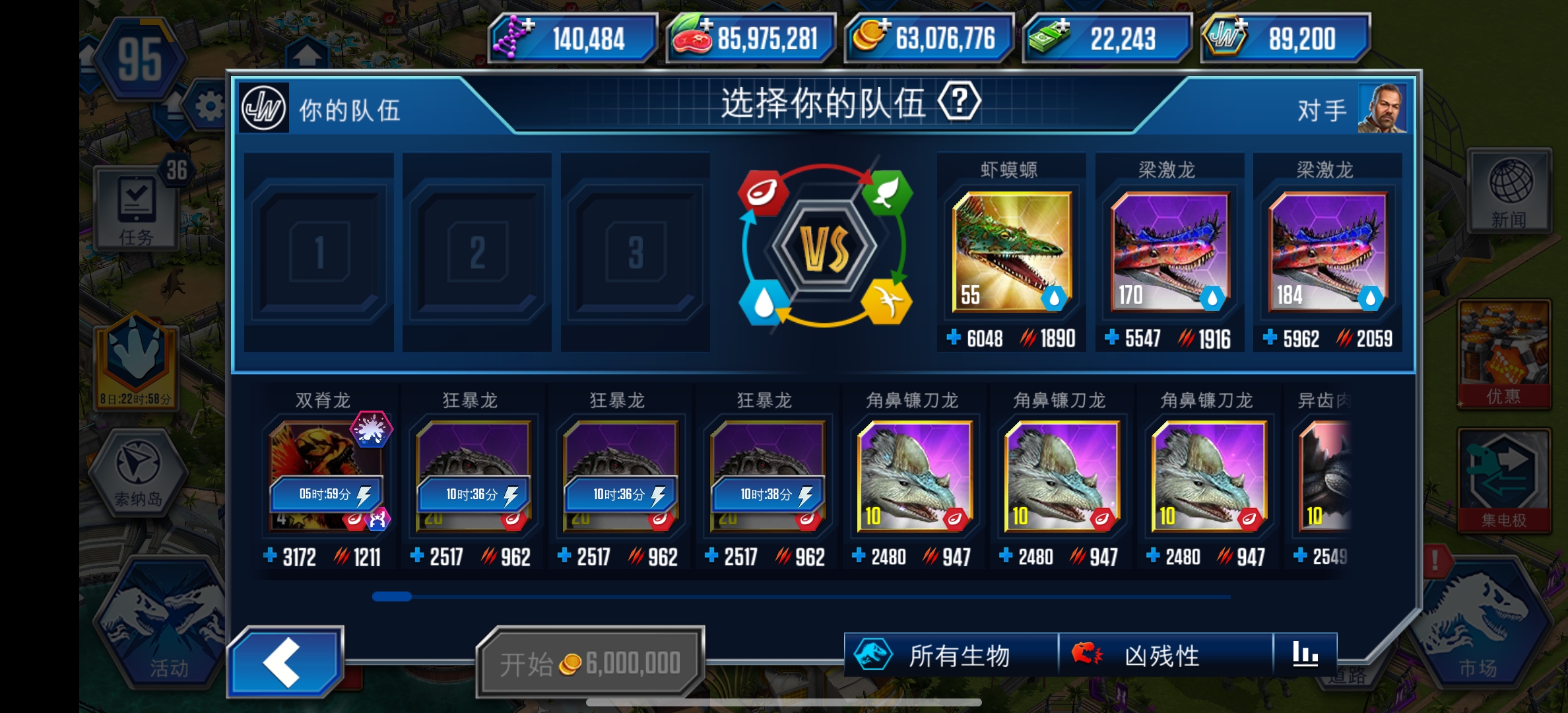Image resolution: width=1568 pixels, height=713 pixels.
Task: Switch to the 所有生物 filter tab
Action: tap(950, 656)
